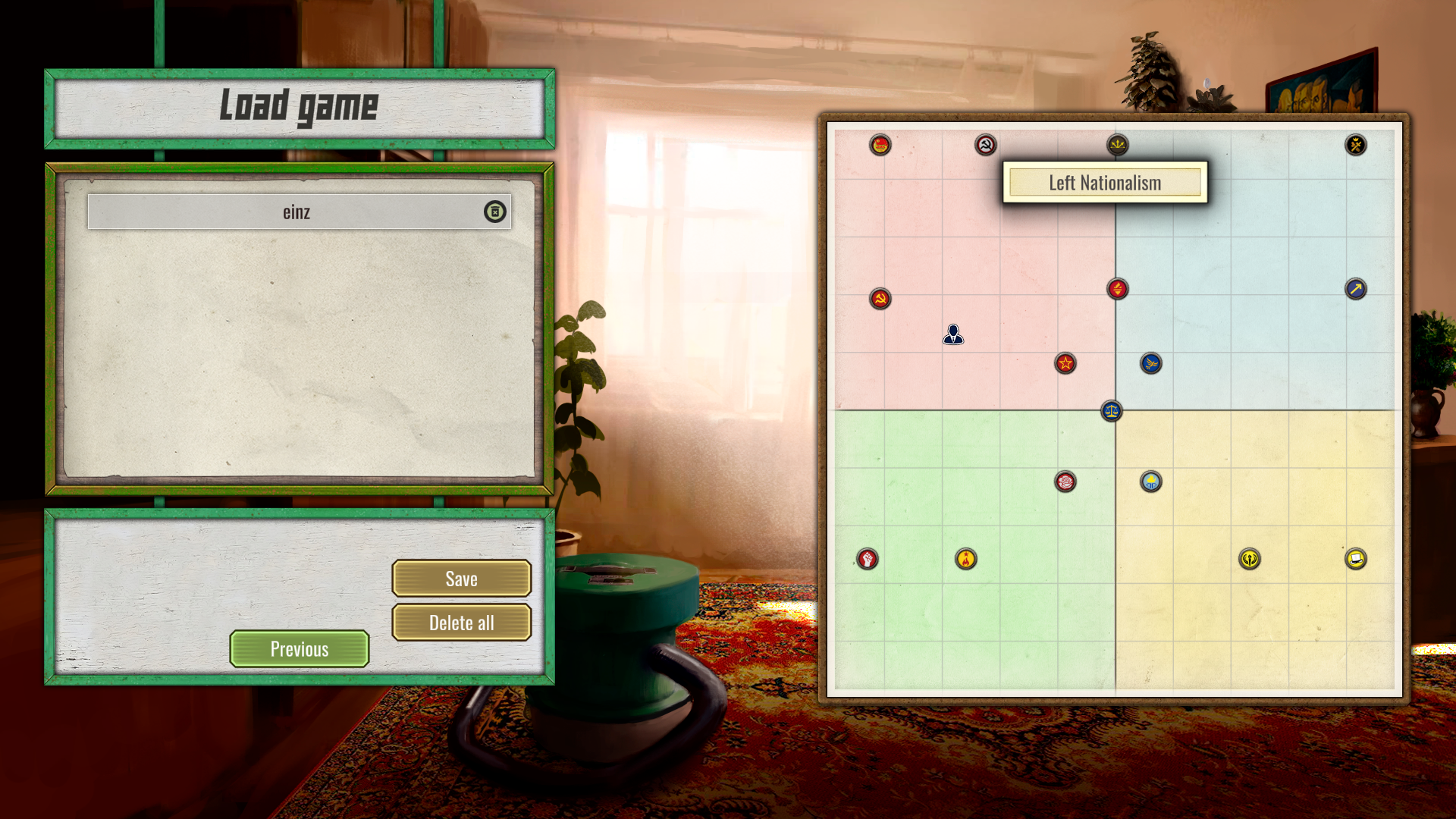Select the crossed-out hammer and sickle icon
1456x819 pixels.
[986, 145]
